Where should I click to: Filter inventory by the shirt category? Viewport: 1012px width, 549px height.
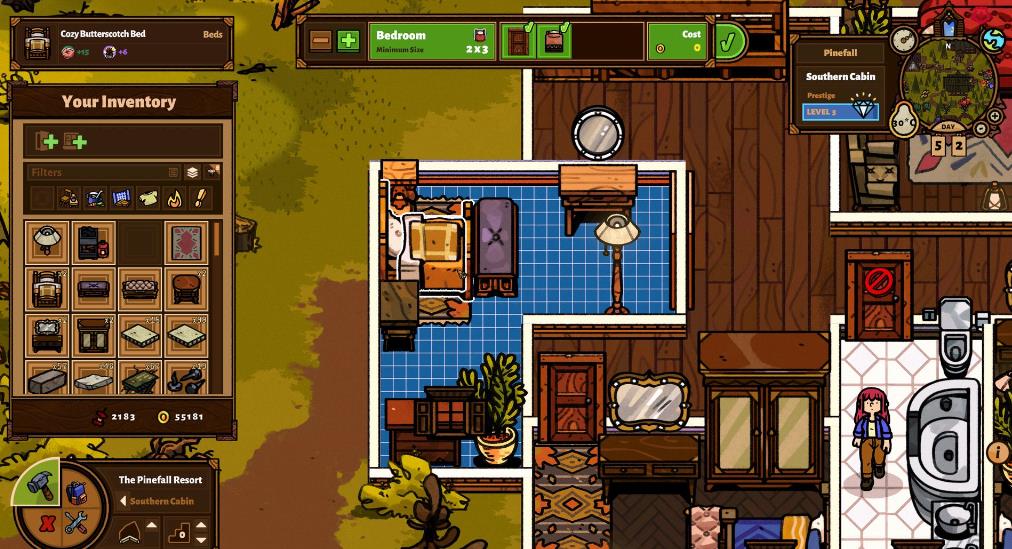[147, 197]
